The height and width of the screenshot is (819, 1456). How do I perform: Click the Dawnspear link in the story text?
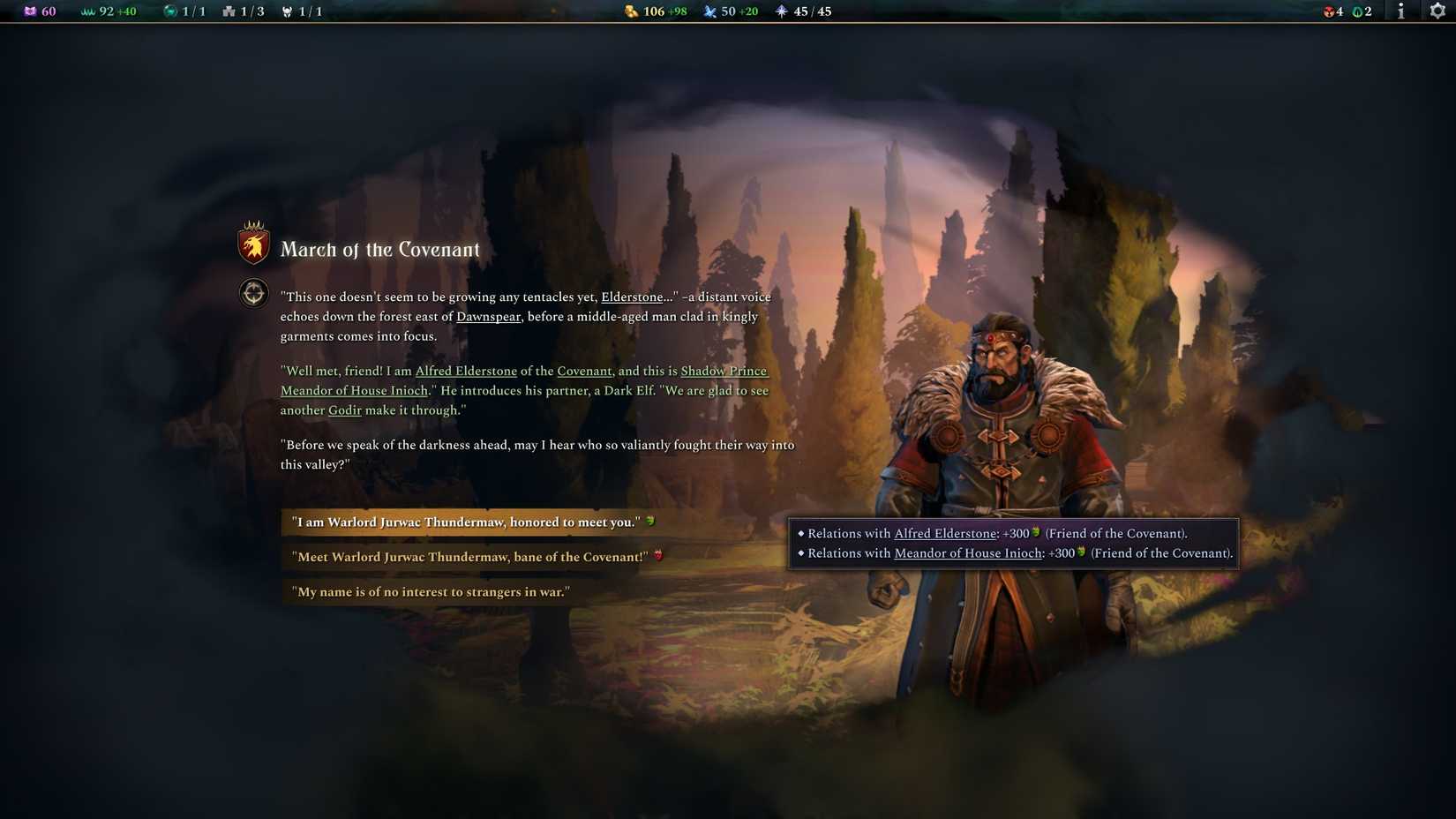(487, 316)
